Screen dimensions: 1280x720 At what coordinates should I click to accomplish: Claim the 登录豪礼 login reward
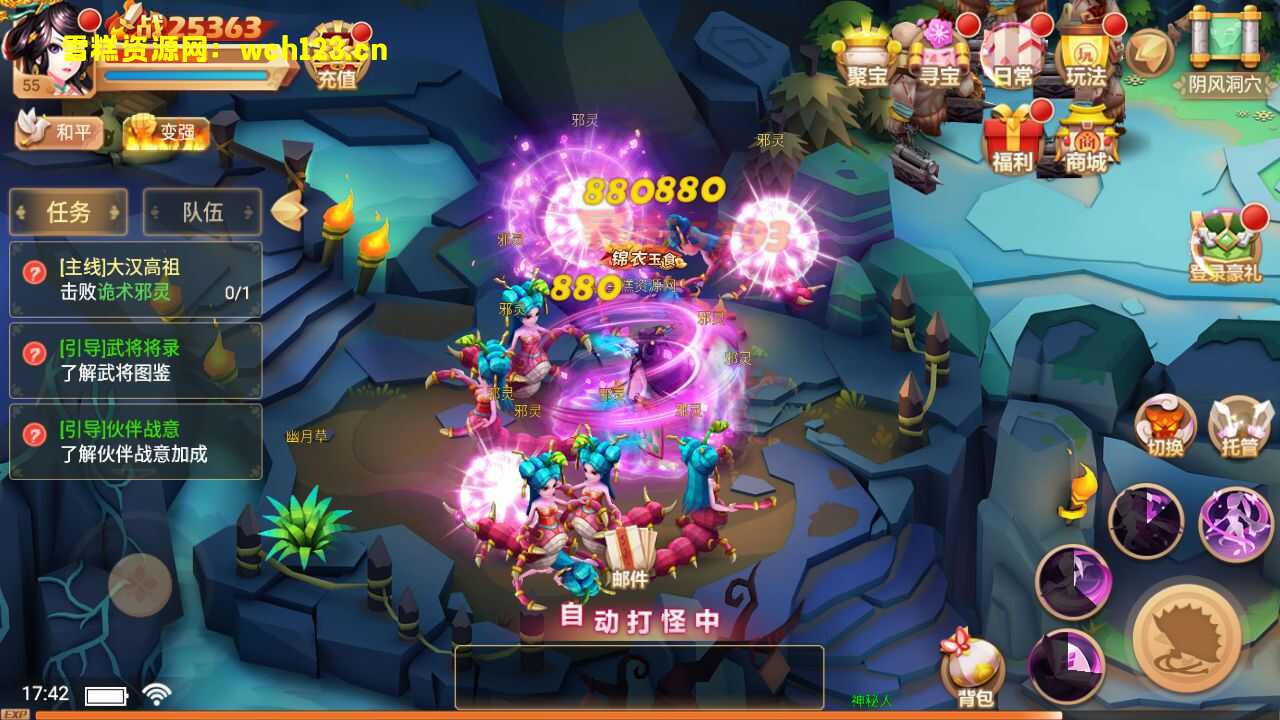pyautogui.click(x=1225, y=246)
